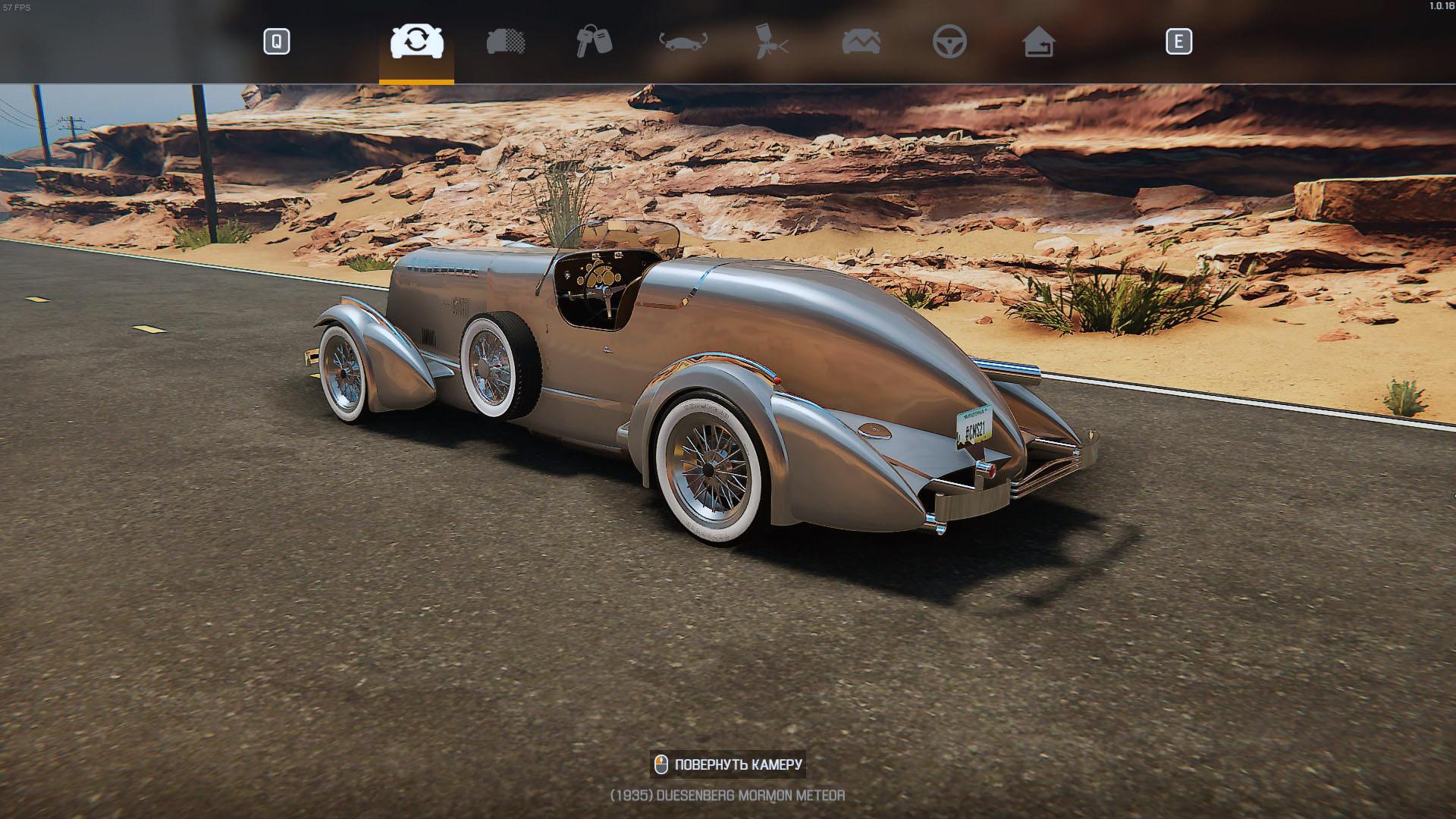Select the steering wheel tab
This screenshot has width=1456, height=819.
pyautogui.click(x=949, y=42)
